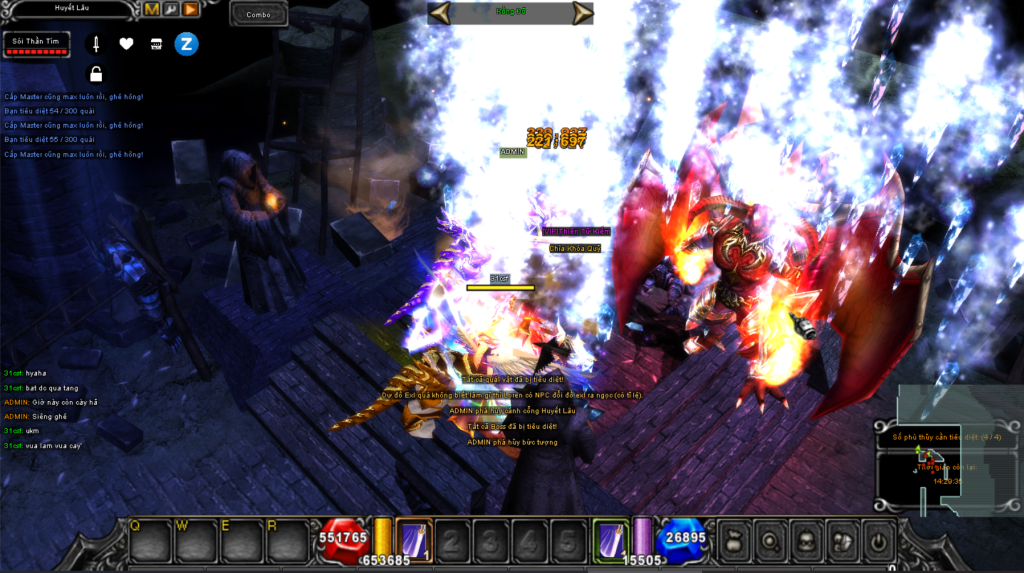Click the left arrow of the target selector
This screenshot has width=1024, height=573.
pos(440,12)
